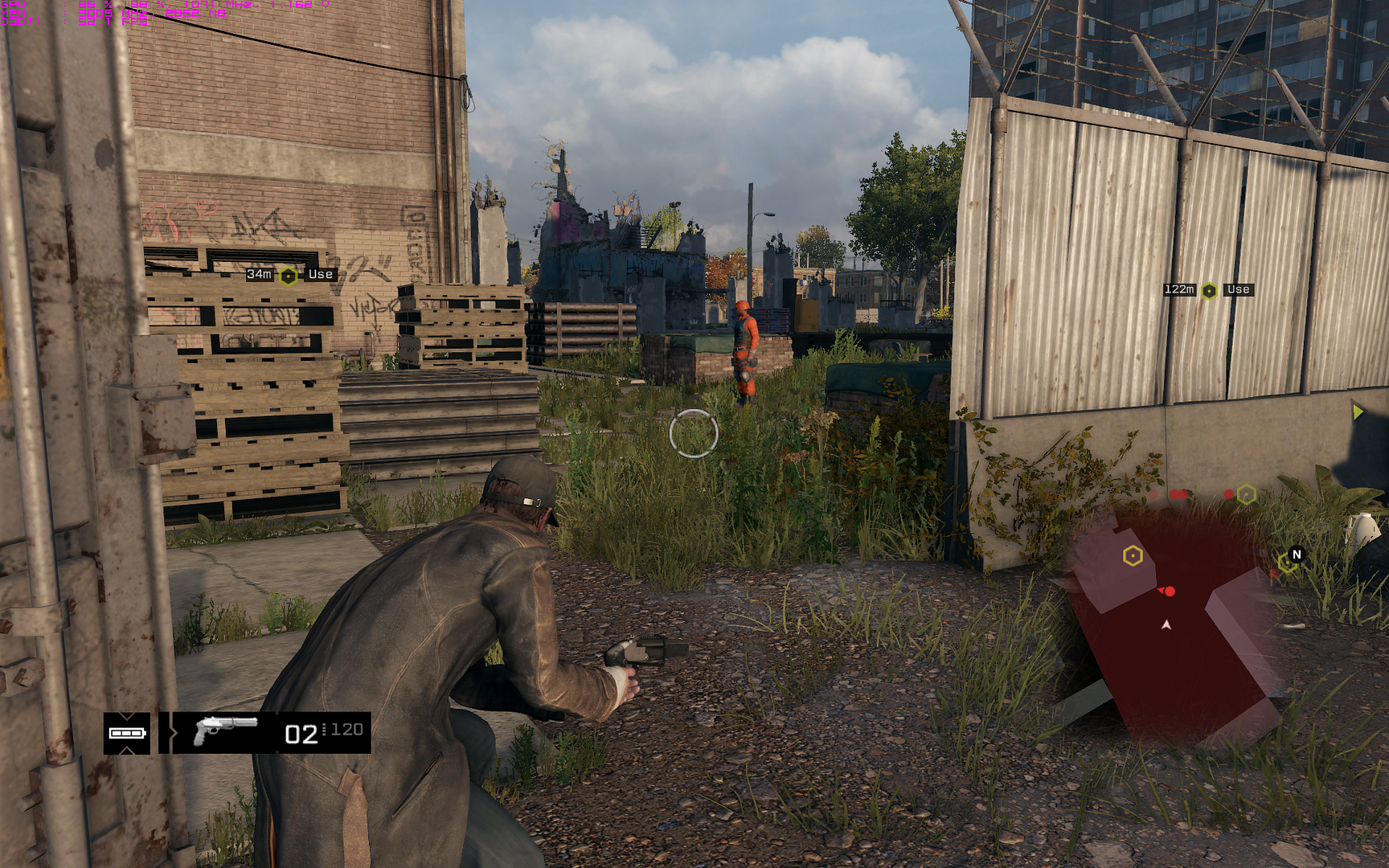Expand the upward chevron above the battery meter
The image size is (1389, 868).
click(126, 717)
